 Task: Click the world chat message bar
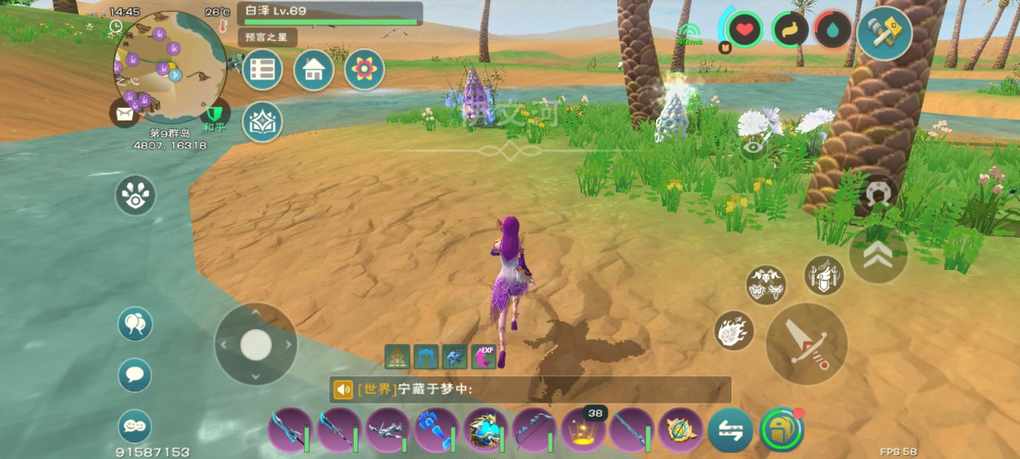point(530,390)
